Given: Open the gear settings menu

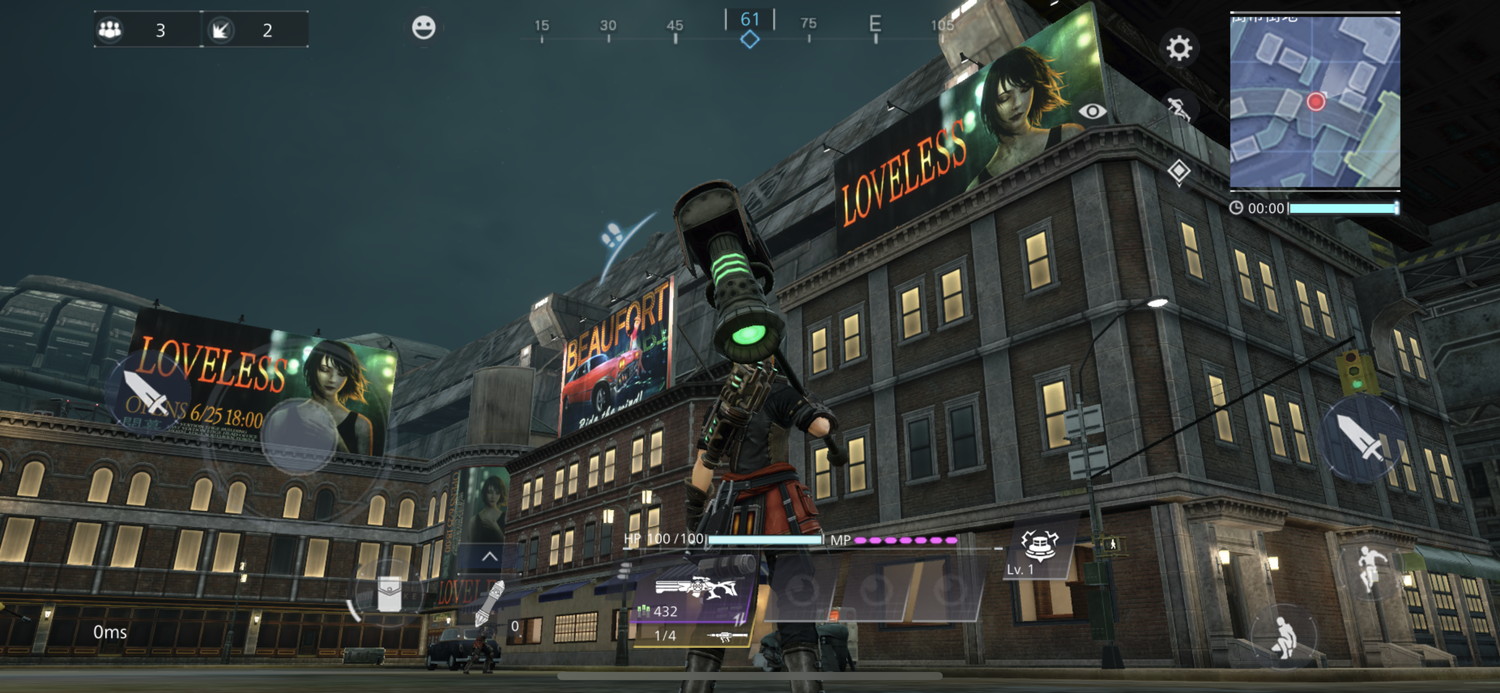Looking at the screenshot, I should click(x=1179, y=48).
